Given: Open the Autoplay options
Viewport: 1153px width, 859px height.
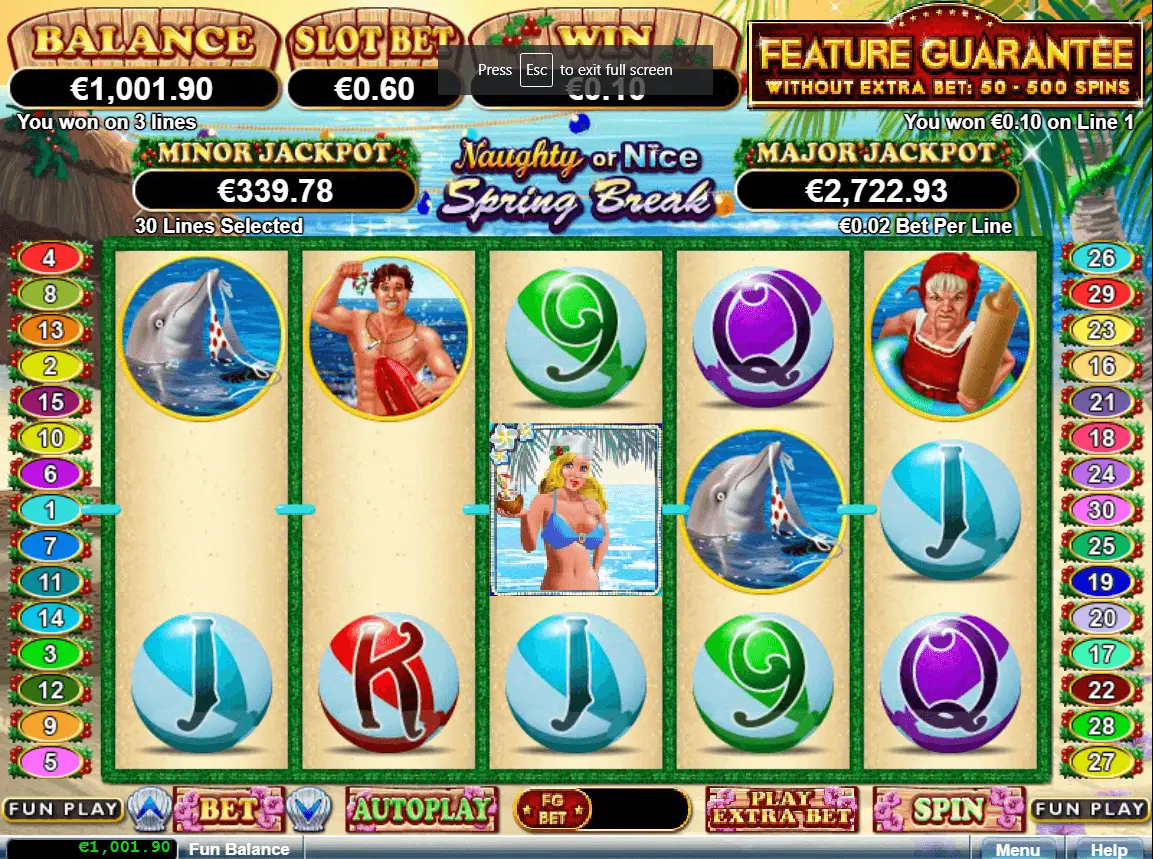Looking at the screenshot, I should pyautogui.click(x=421, y=809).
